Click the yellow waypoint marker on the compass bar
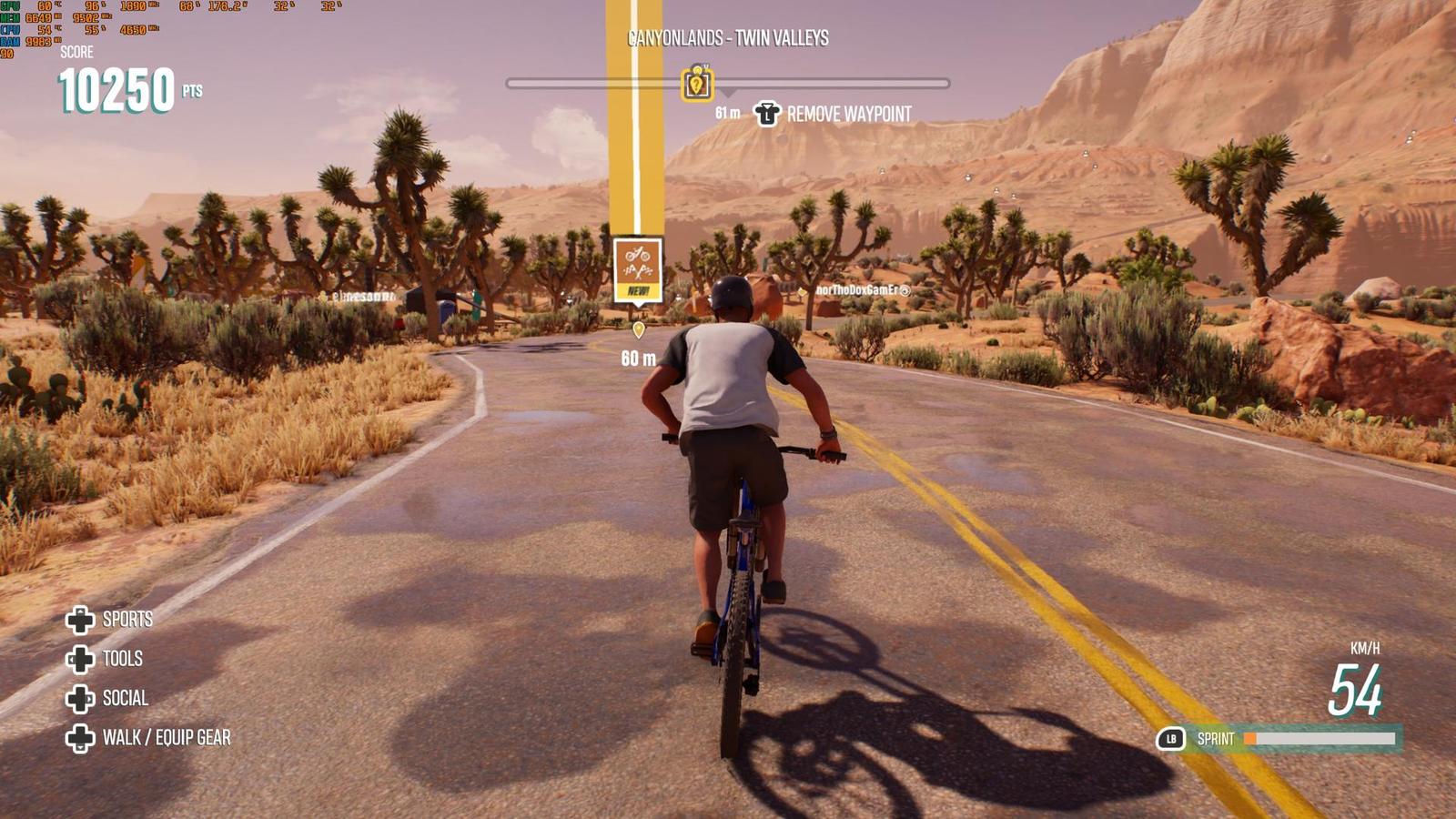Image resolution: width=1456 pixels, height=819 pixels. point(697,84)
